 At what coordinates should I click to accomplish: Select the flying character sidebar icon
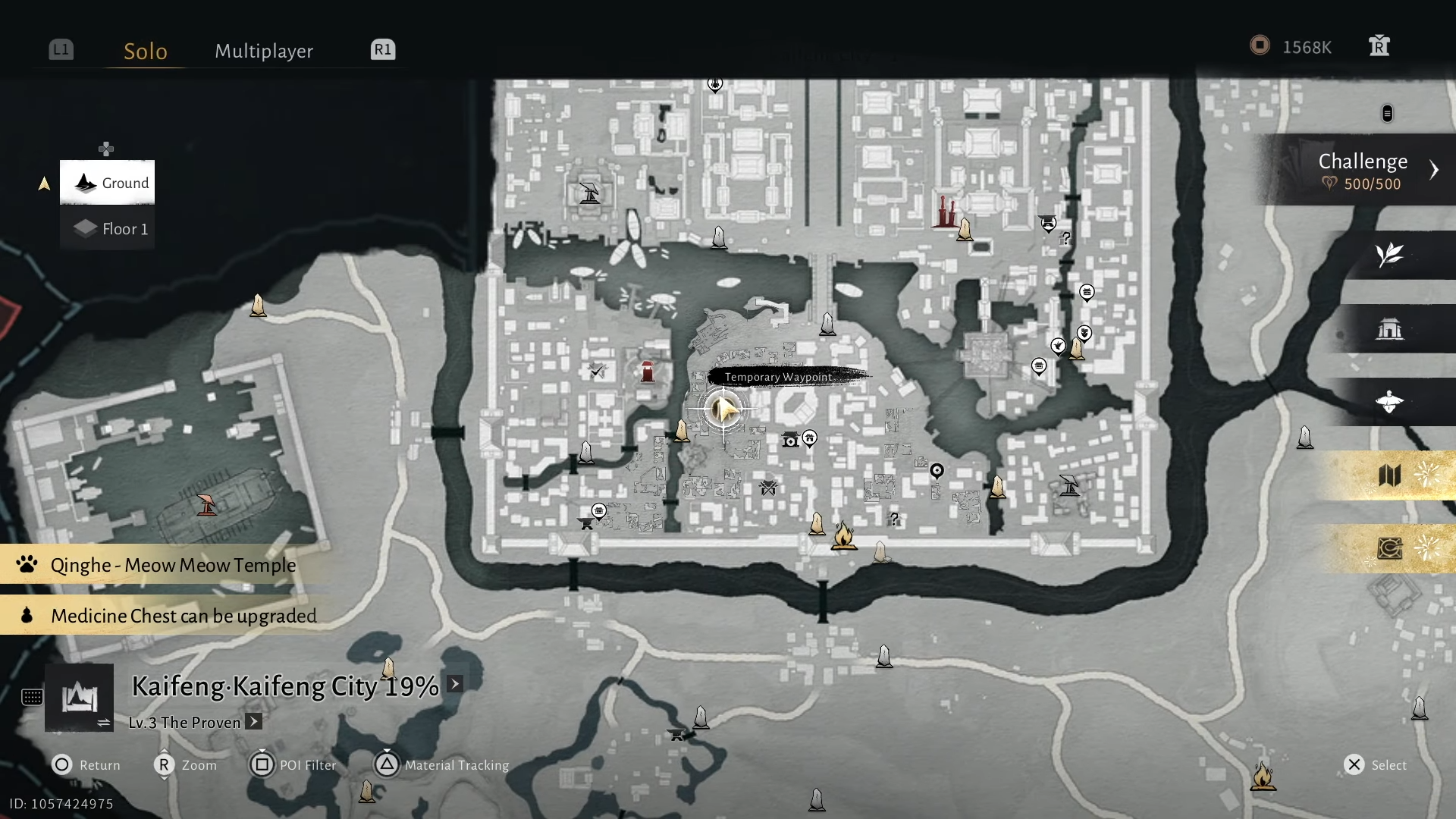point(1390,402)
